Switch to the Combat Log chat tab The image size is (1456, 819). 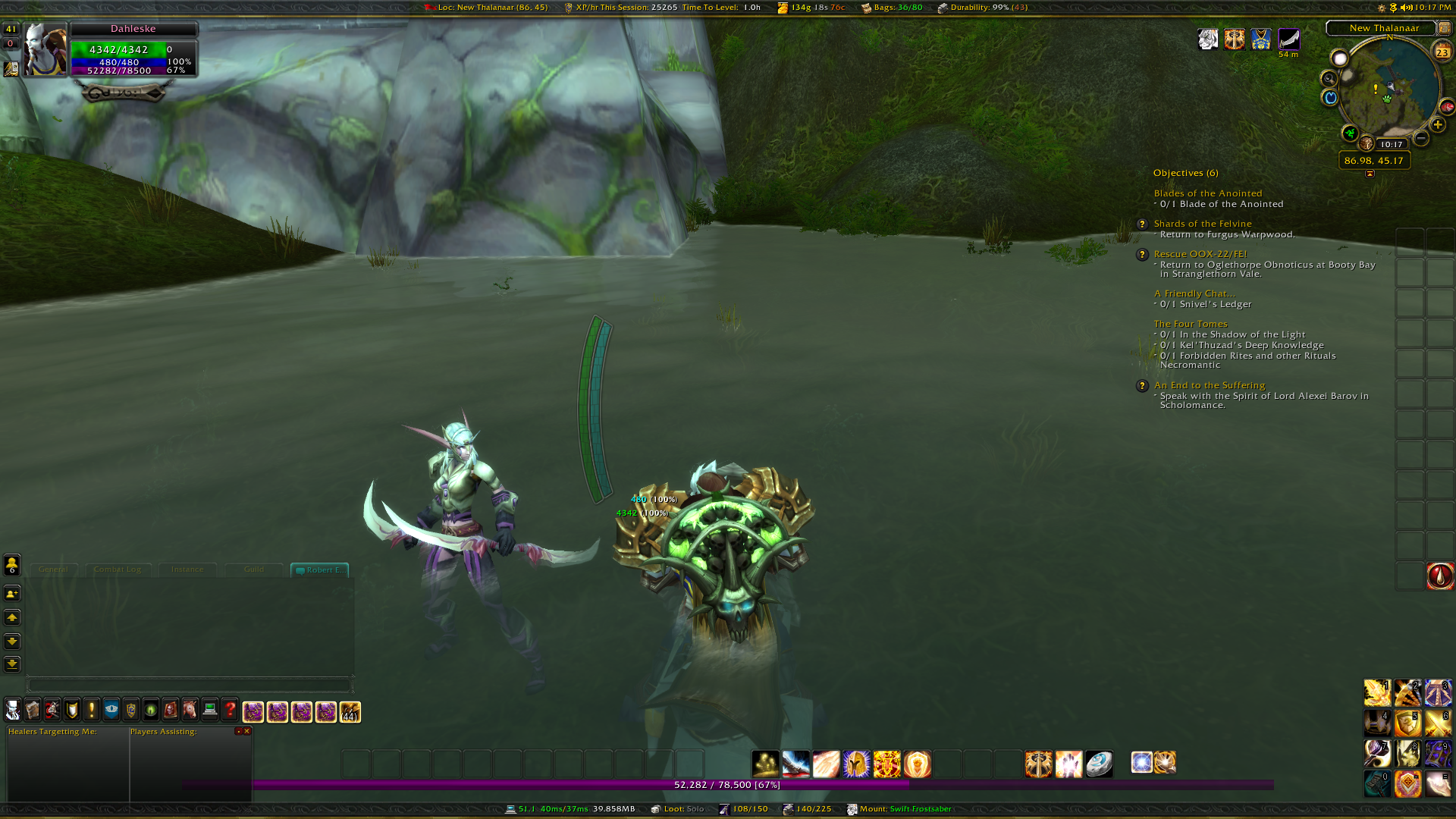pos(118,570)
